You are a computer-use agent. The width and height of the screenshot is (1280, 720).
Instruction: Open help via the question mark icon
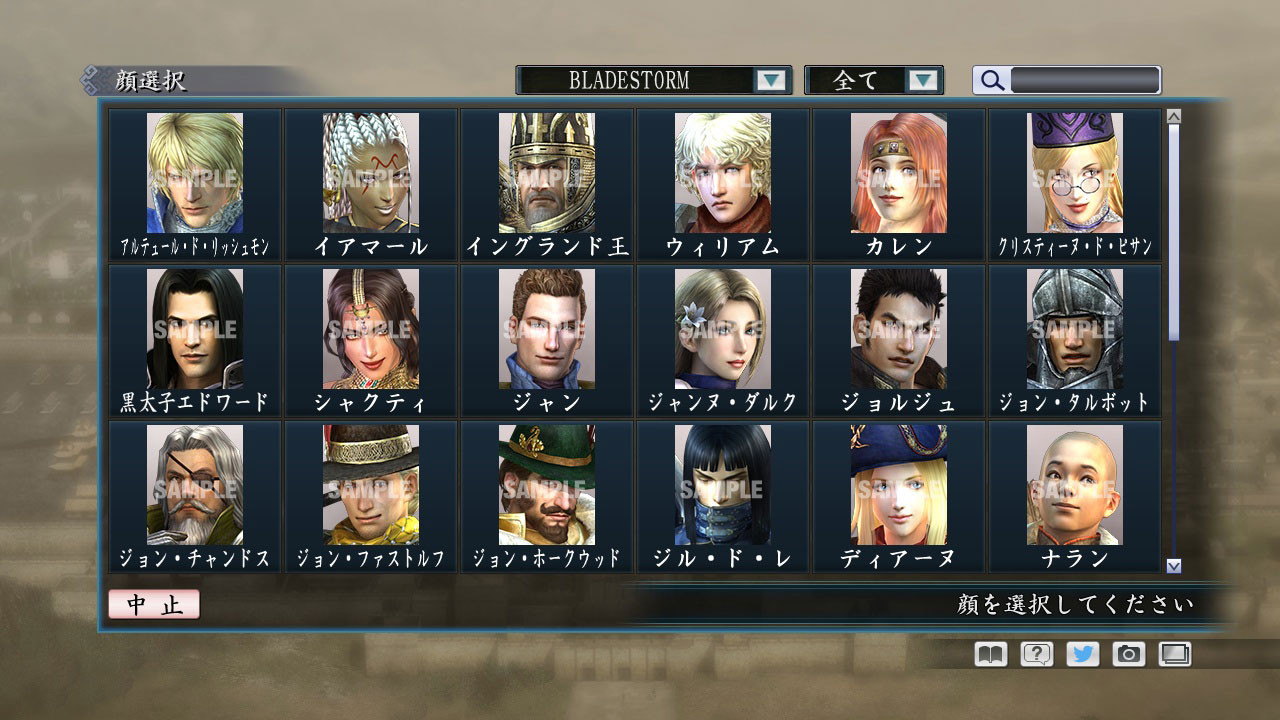click(1035, 654)
